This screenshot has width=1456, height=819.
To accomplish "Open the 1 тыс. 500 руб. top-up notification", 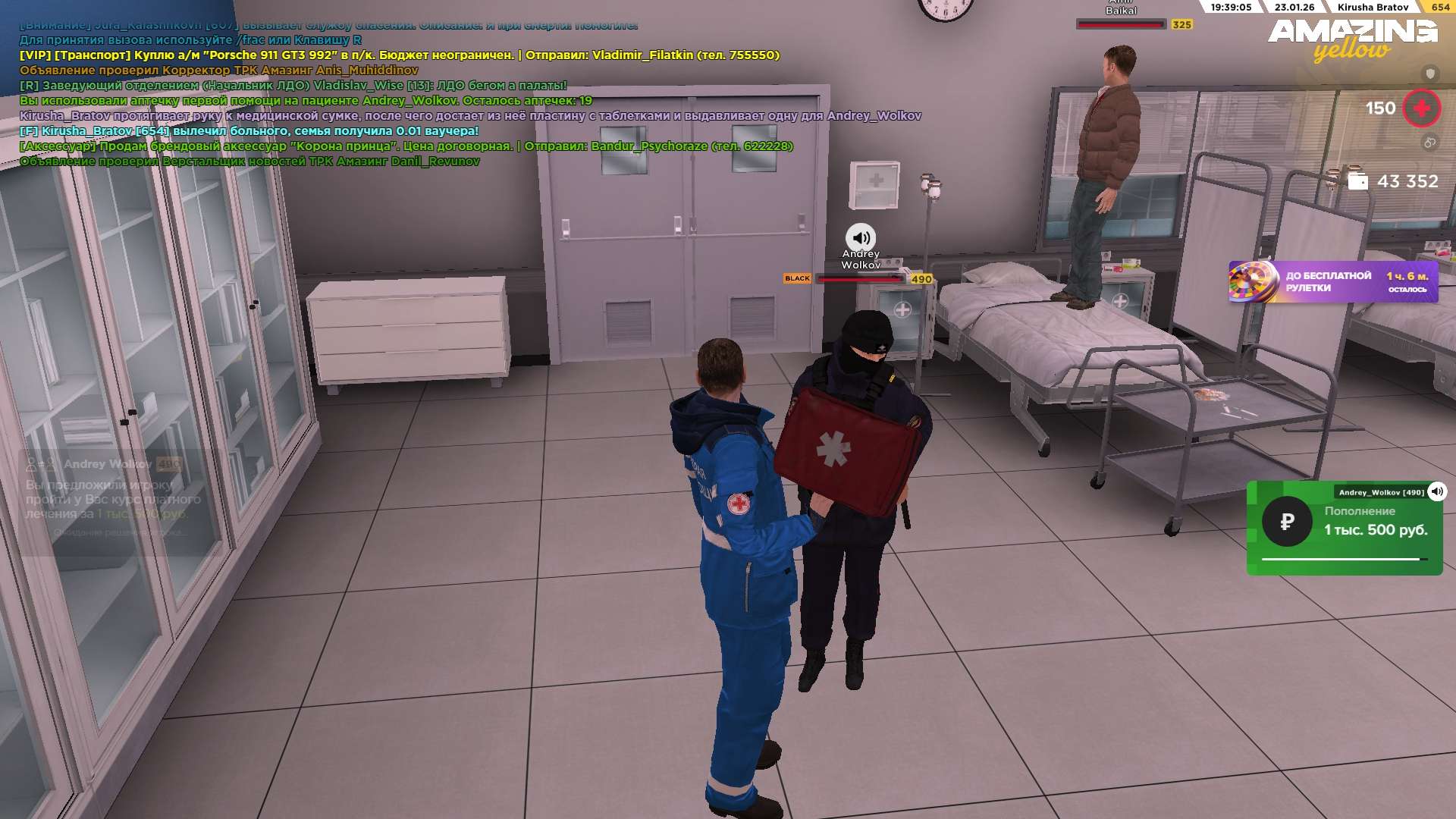I will [x=1344, y=529].
